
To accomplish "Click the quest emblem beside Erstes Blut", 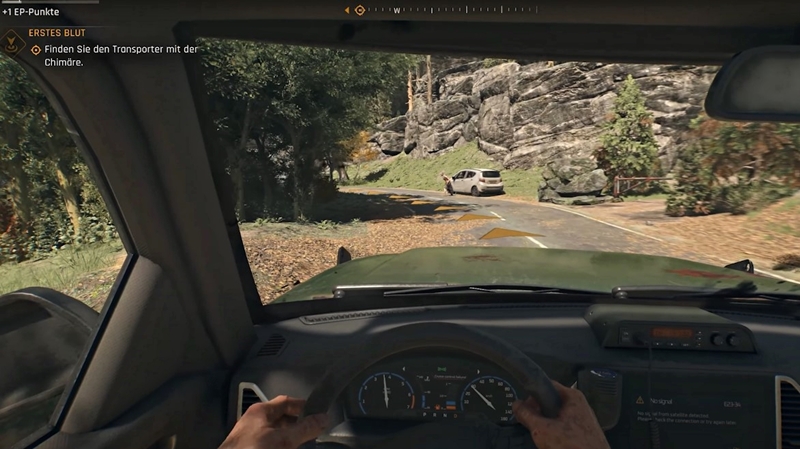I will tap(12, 41).
